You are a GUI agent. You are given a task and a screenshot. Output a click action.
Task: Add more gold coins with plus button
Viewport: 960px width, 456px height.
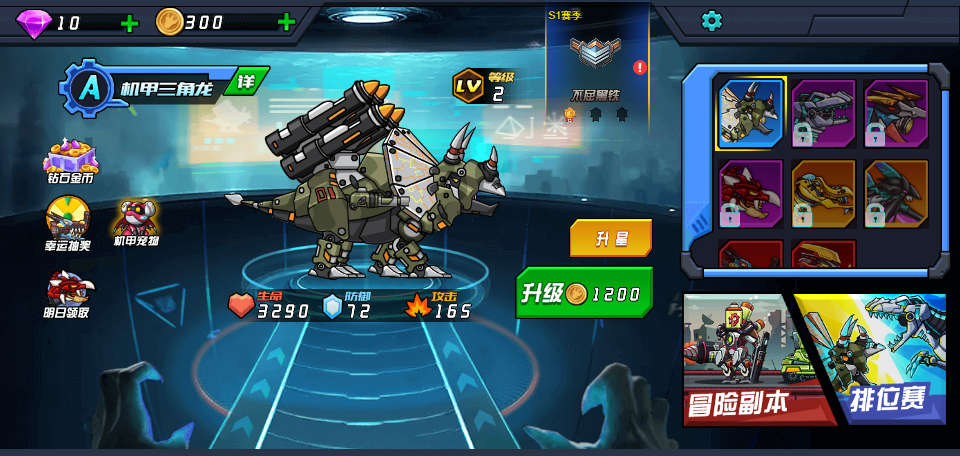point(287,23)
